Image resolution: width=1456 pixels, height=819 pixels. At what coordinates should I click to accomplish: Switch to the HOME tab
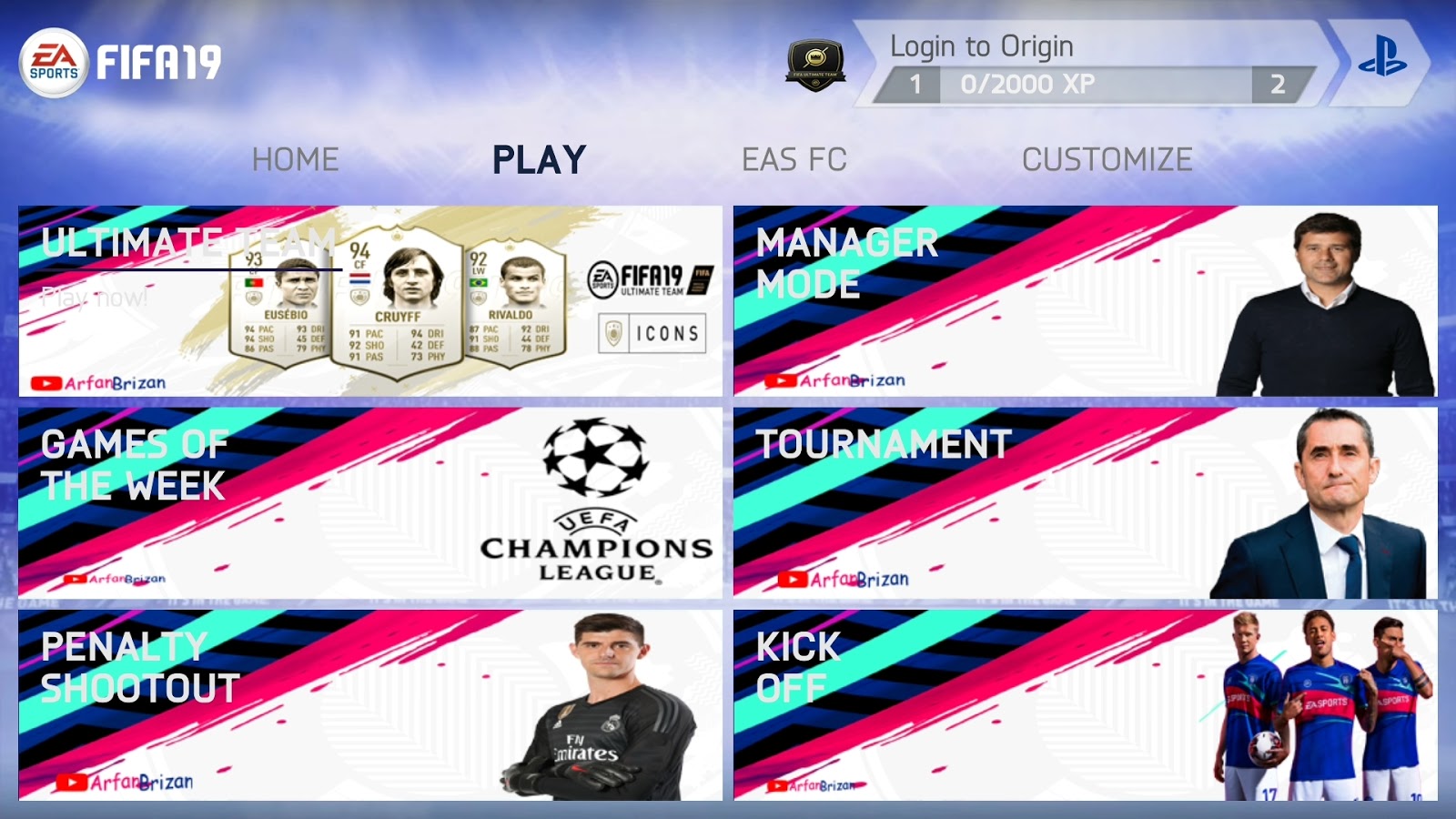click(296, 159)
